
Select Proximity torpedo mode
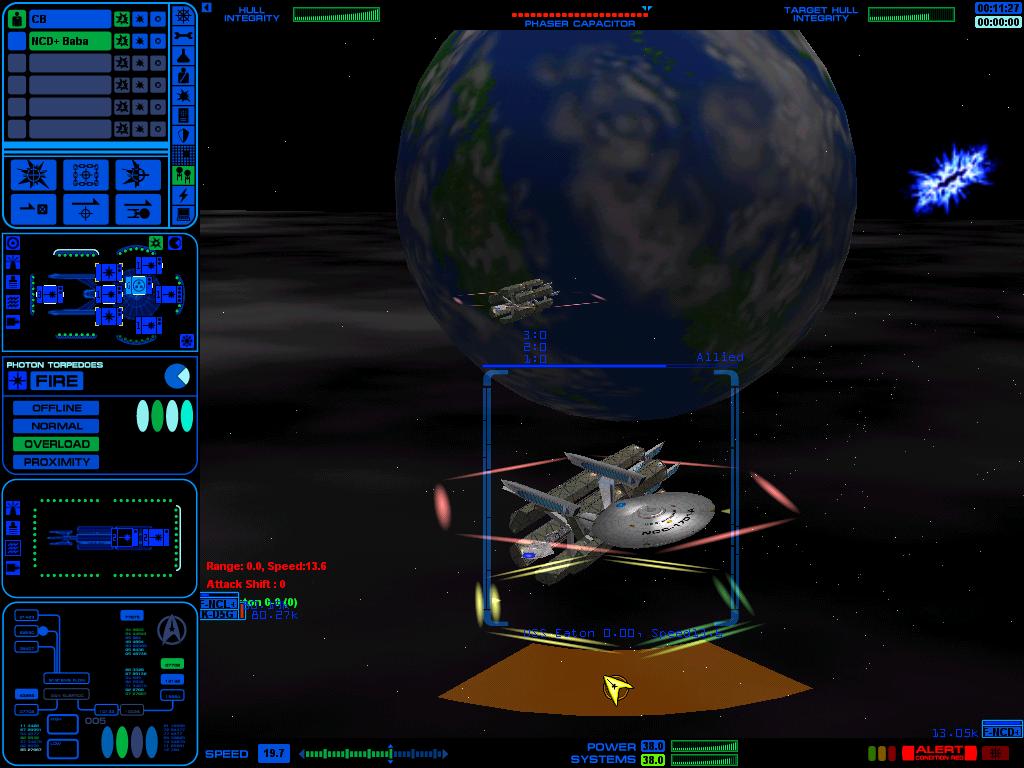[56, 462]
